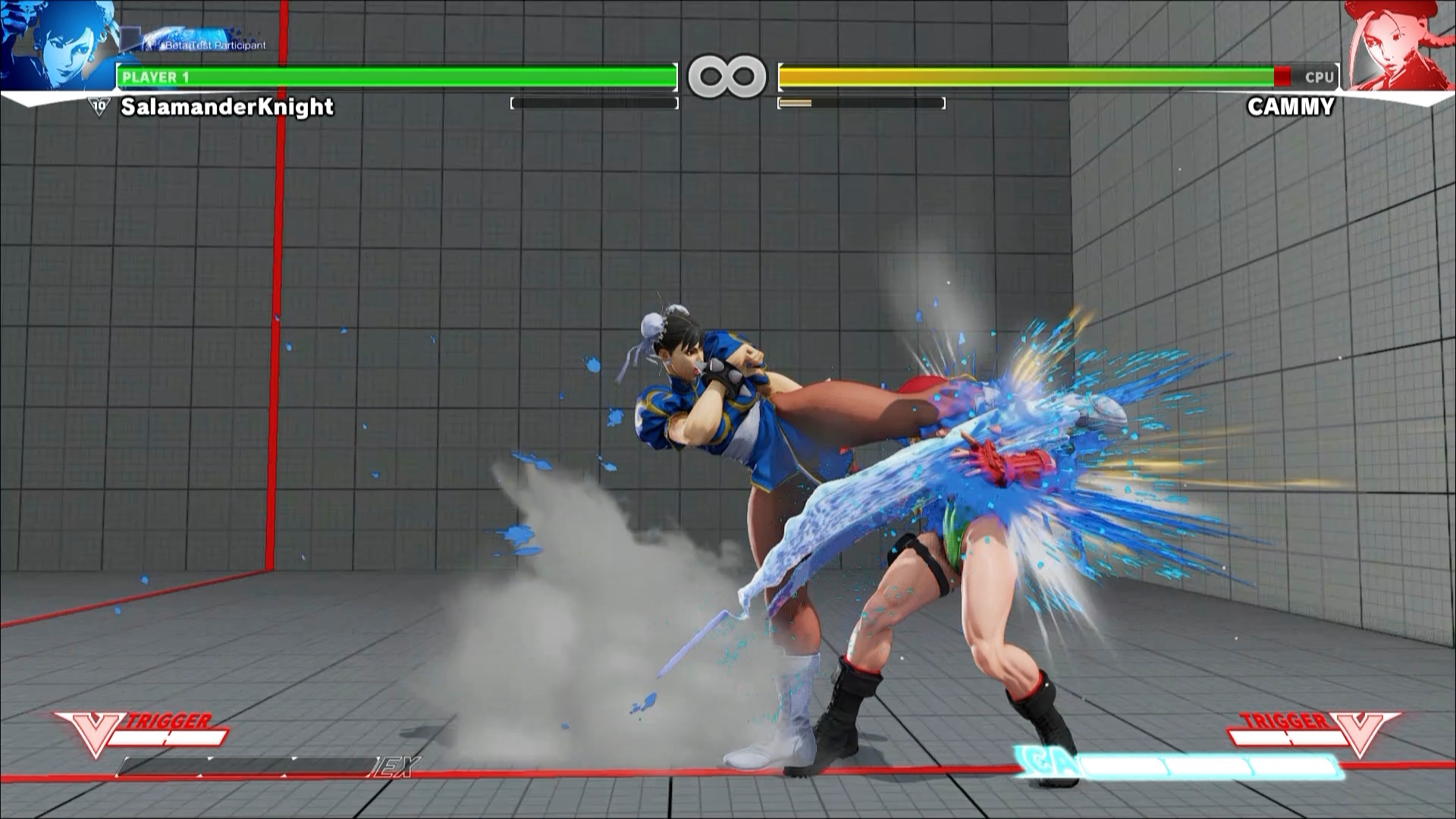
Task: Click Chun-Li's blue character portrait
Action: click(x=57, y=44)
